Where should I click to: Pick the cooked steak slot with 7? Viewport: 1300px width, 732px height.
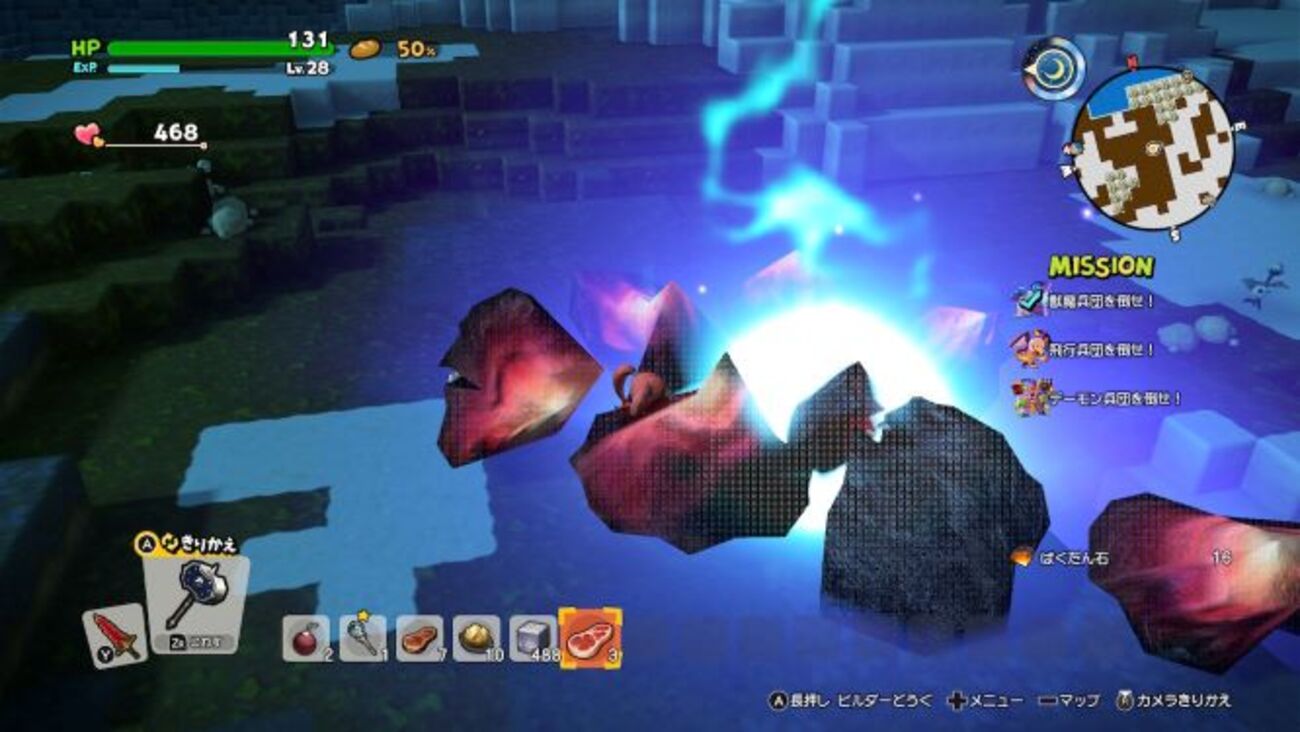(x=419, y=637)
